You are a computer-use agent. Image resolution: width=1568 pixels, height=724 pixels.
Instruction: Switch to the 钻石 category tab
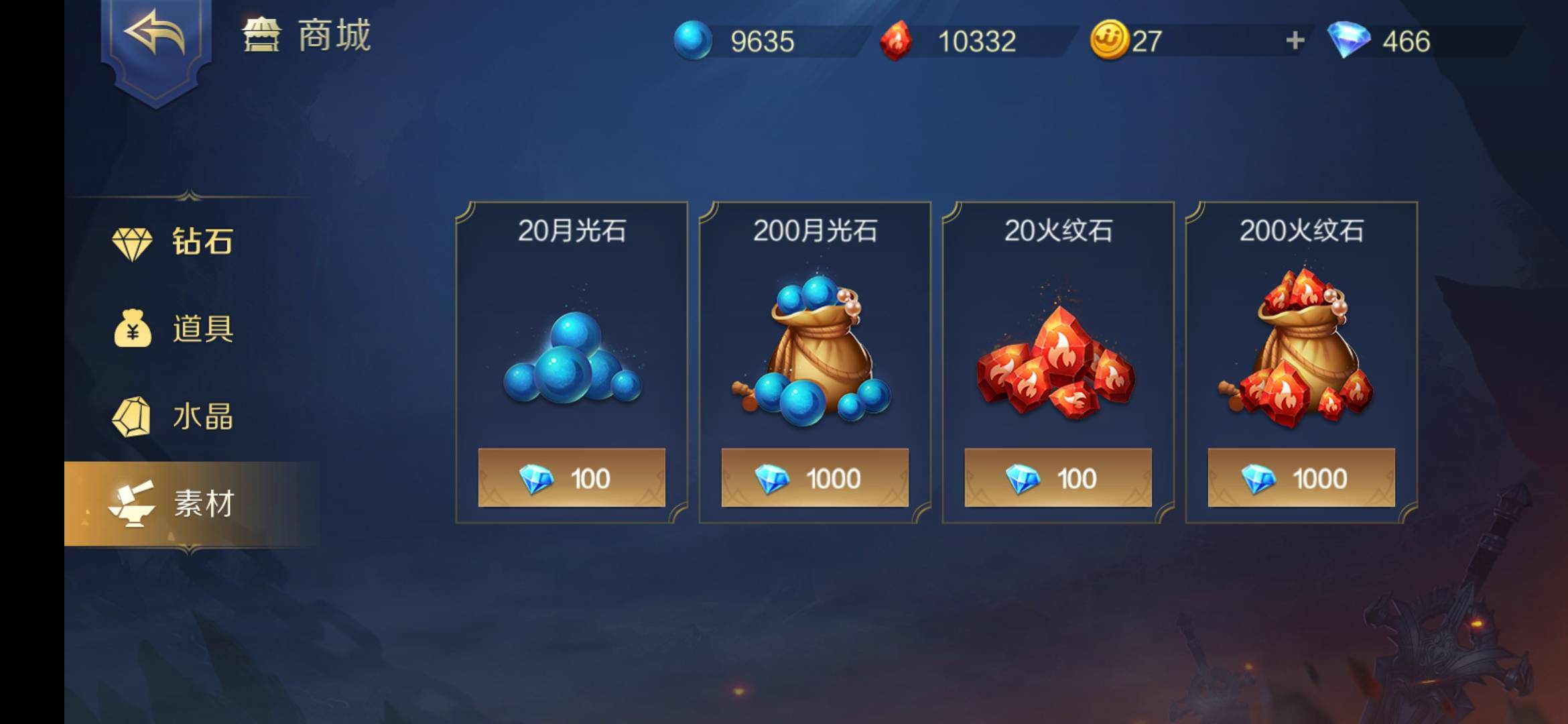tap(188, 242)
